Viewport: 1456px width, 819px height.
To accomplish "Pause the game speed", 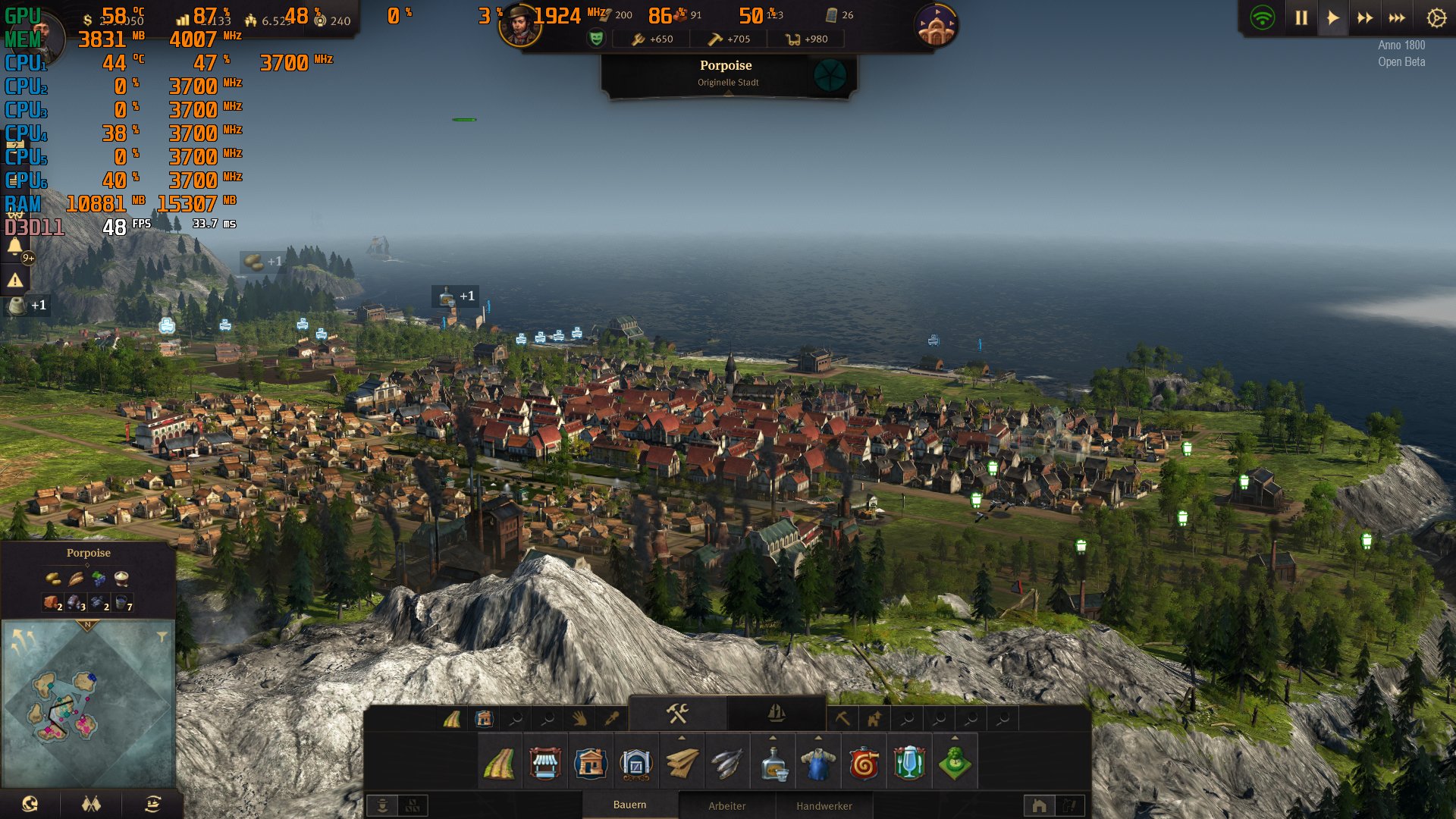I will 1301,18.
